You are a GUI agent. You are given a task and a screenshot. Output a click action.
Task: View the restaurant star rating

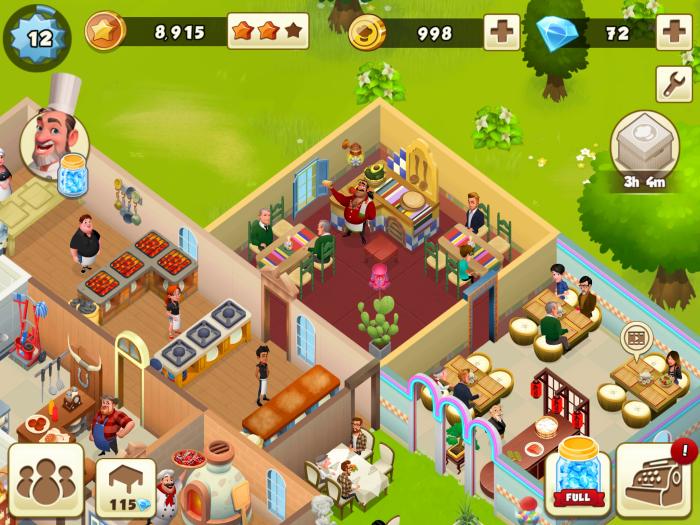(x=267, y=32)
